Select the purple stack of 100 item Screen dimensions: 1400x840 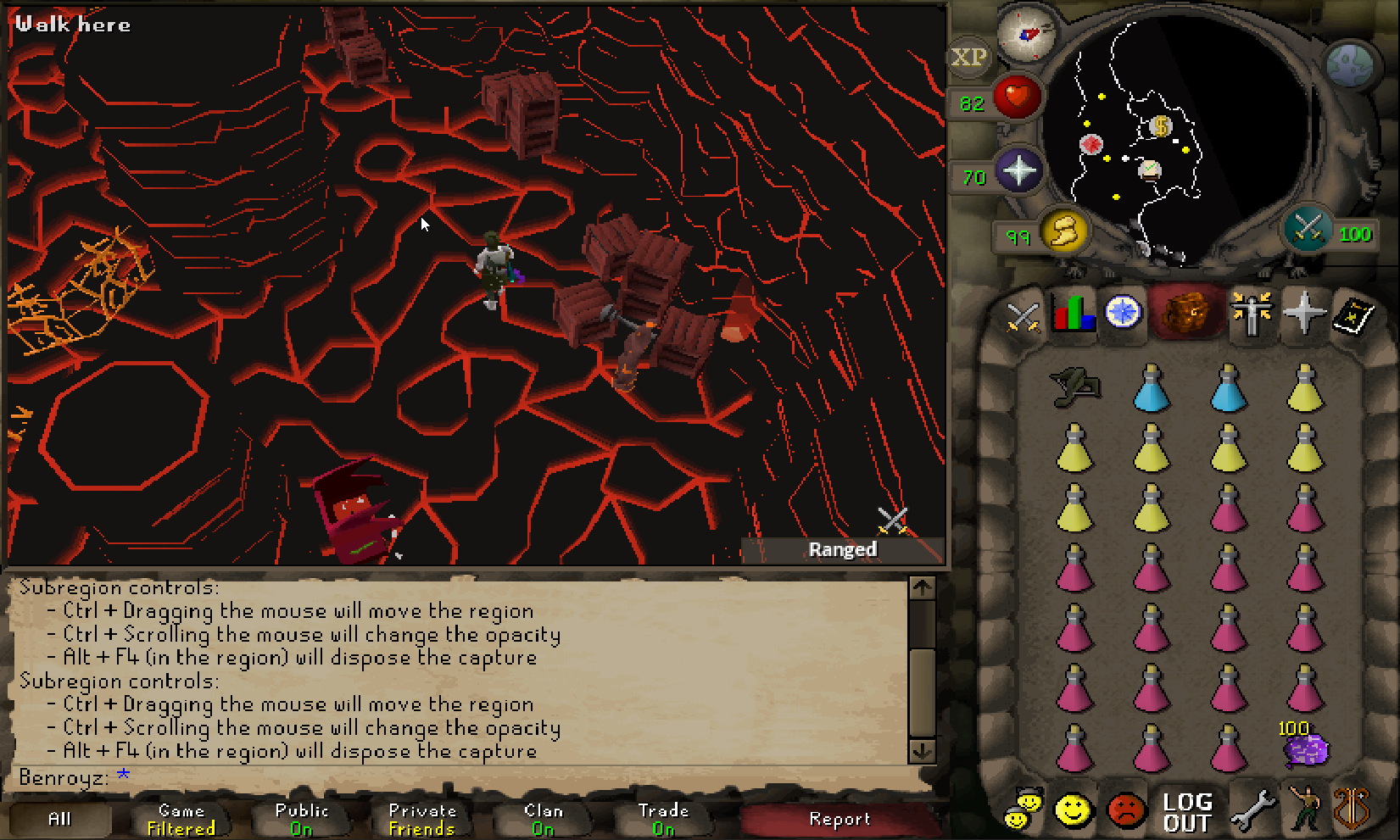[x=1306, y=749]
